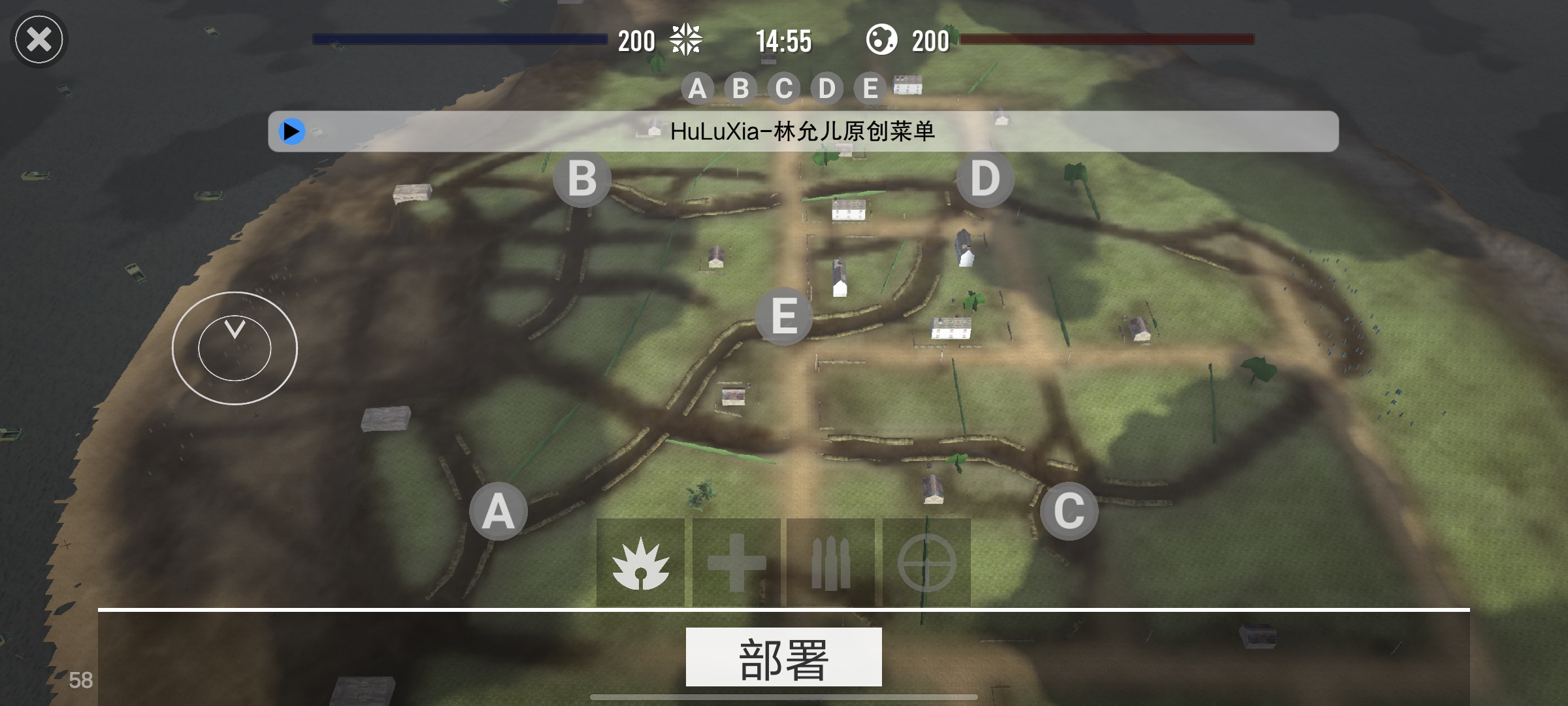The width and height of the screenshot is (1568, 706).
Task: Tap the circular camera joystick control
Action: coord(235,348)
